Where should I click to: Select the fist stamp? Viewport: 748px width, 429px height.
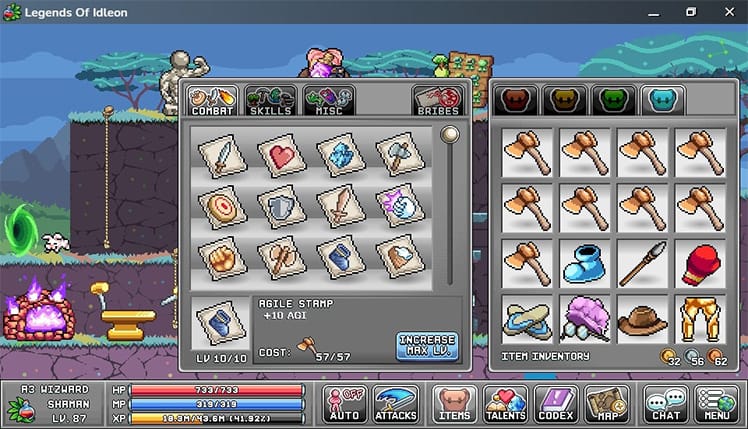click(x=220, y=257)
